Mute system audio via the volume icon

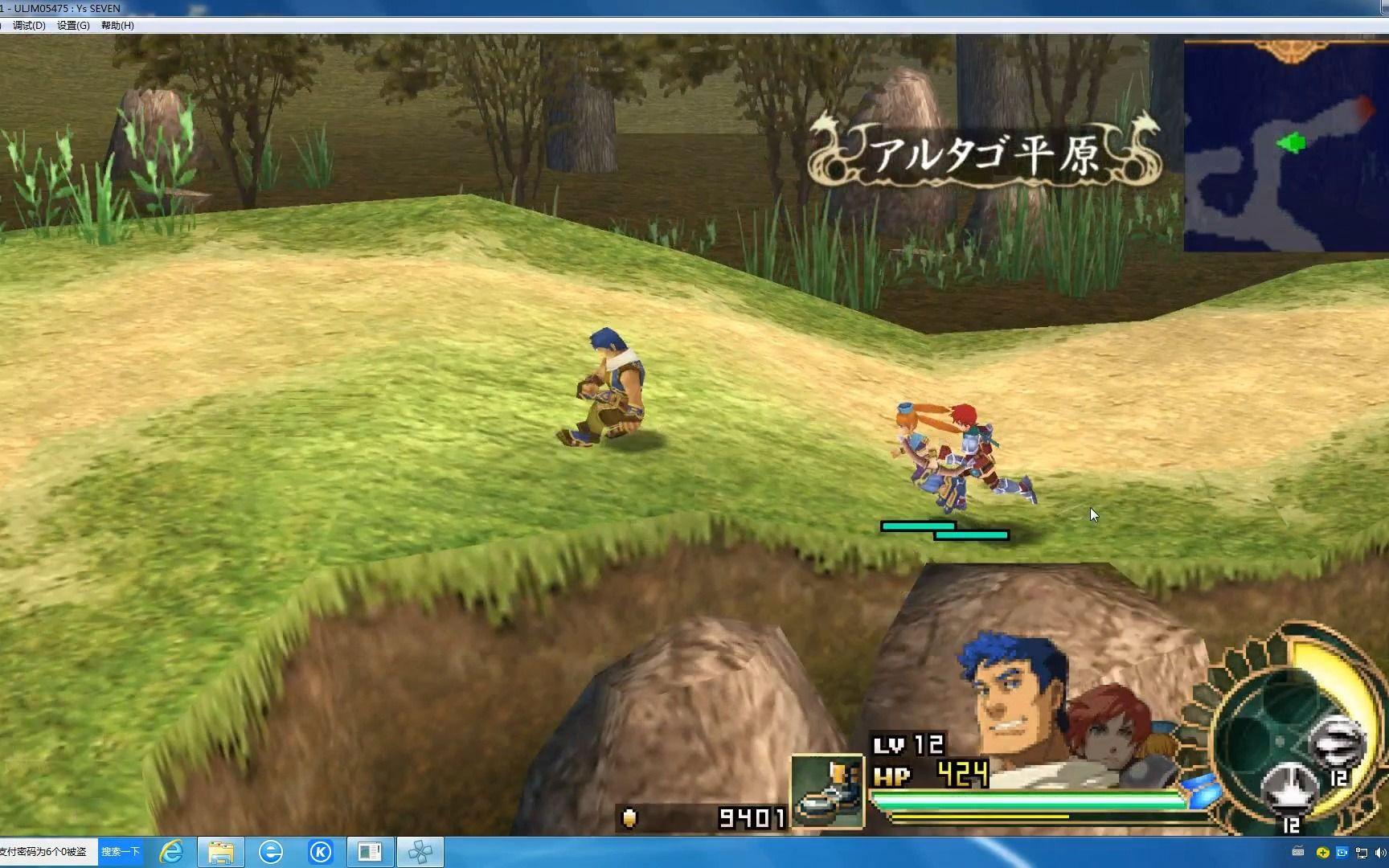pos(1379,853)
